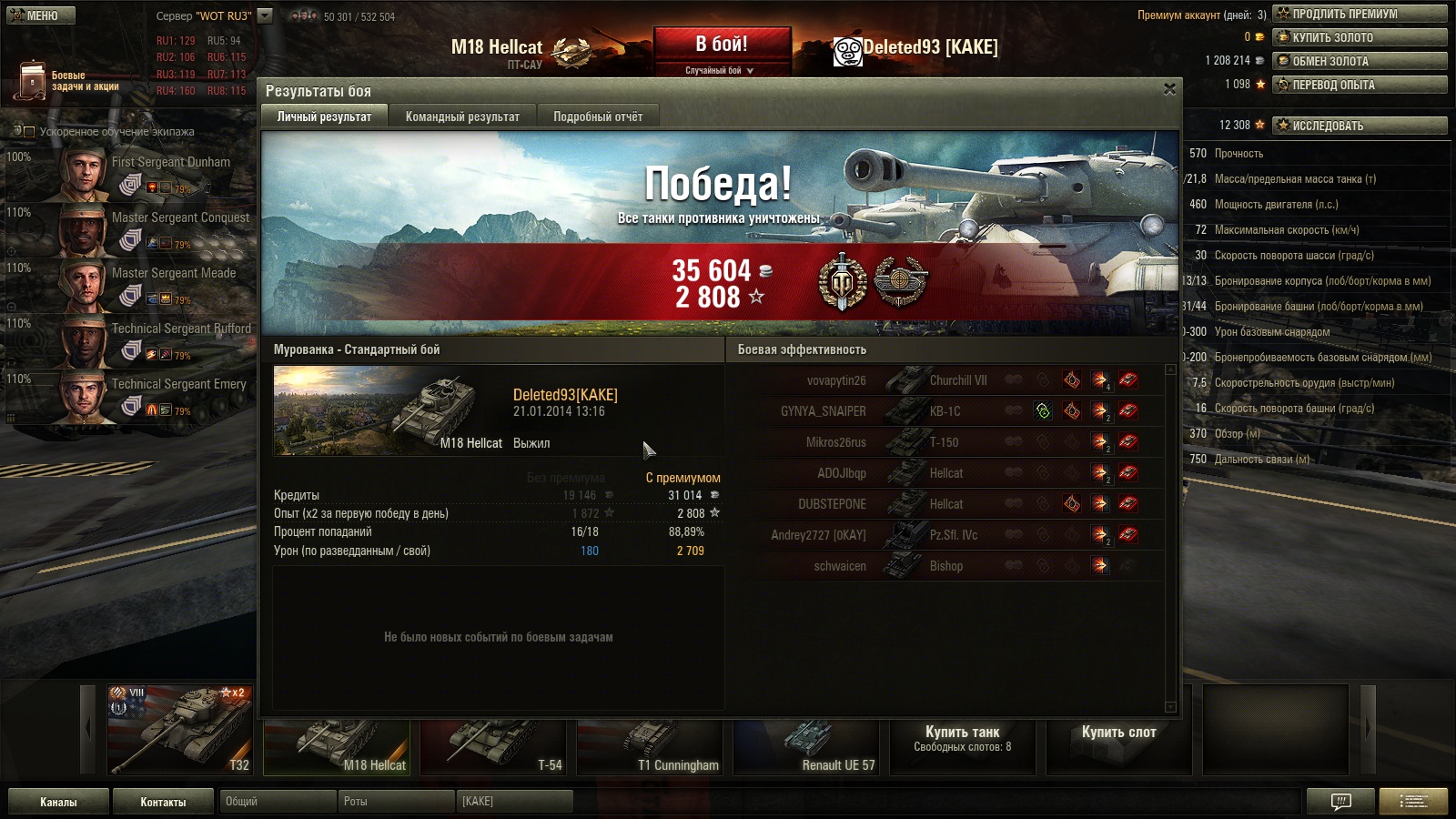This screenshot has height=819, width=1456.
Task: Toggle Ускоренное обучение экипажа checkbox
Action: (29, 132)
